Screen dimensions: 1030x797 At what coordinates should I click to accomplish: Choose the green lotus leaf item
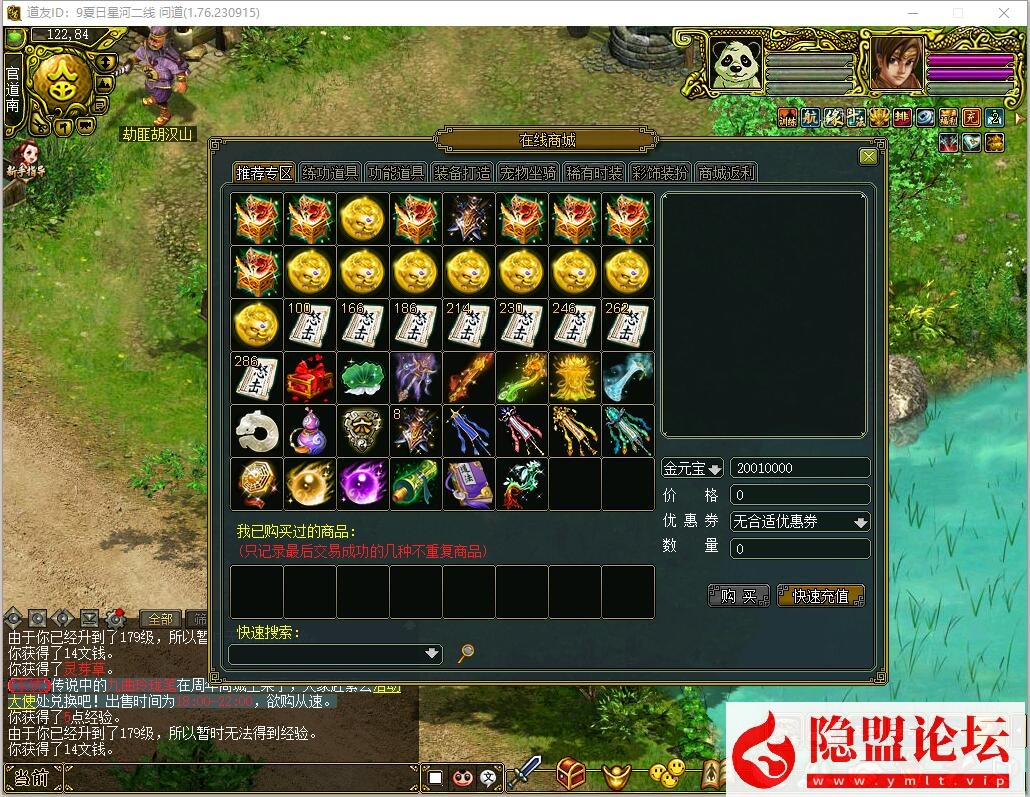pyautogui.click(x=362, y=377)
